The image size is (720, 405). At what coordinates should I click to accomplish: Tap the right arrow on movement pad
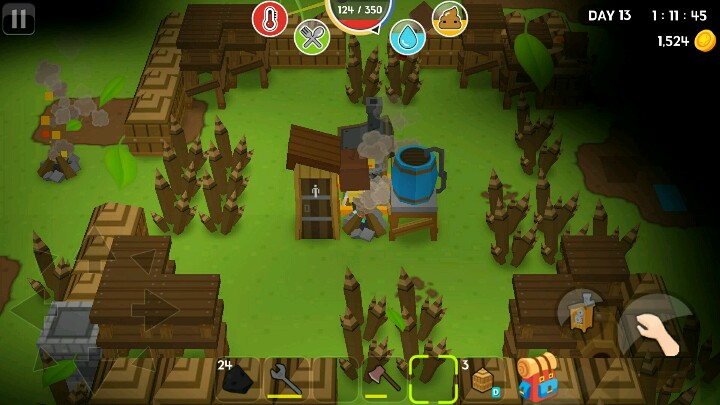pos(155,310)
